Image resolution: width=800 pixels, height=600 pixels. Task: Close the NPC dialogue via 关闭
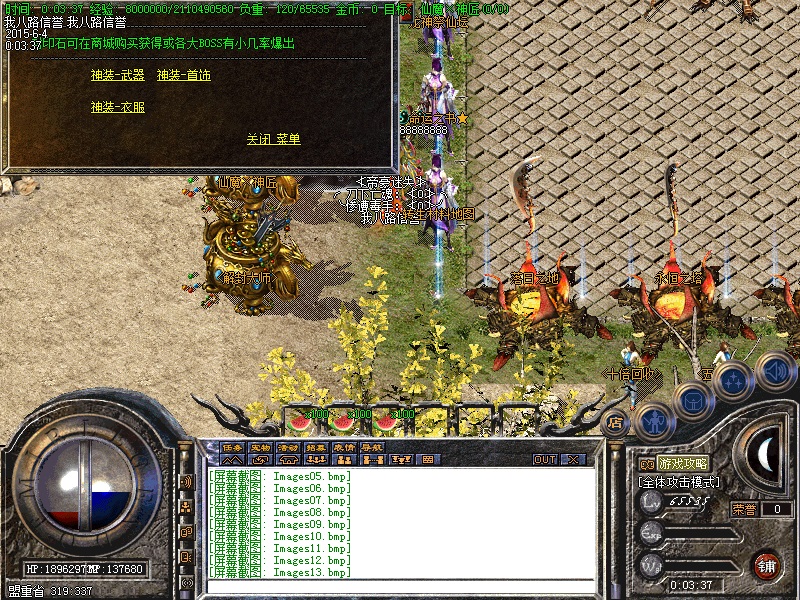[258, 139]
